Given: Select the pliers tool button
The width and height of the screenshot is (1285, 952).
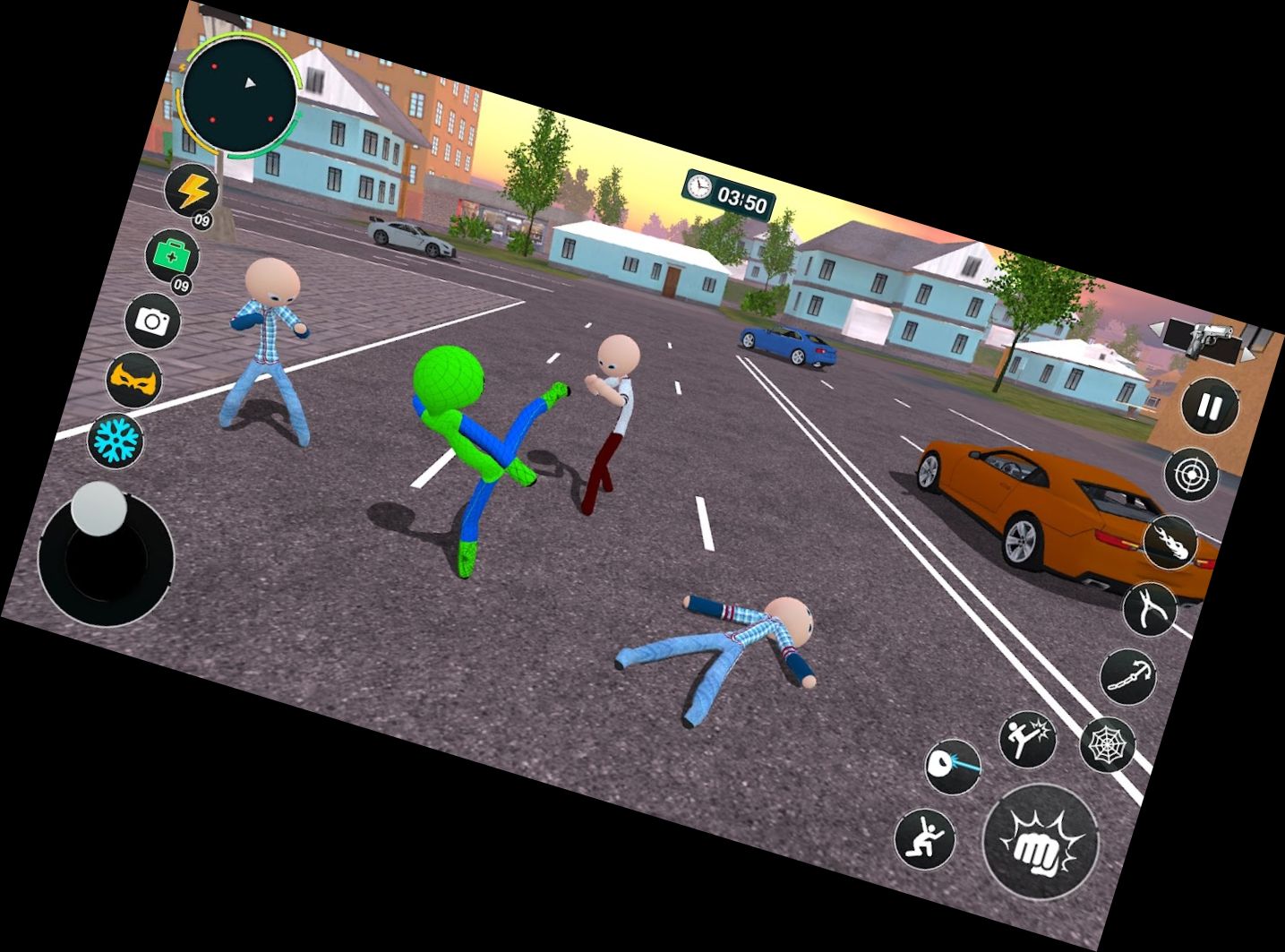Looking at the screenshot, I should 1150,609.
